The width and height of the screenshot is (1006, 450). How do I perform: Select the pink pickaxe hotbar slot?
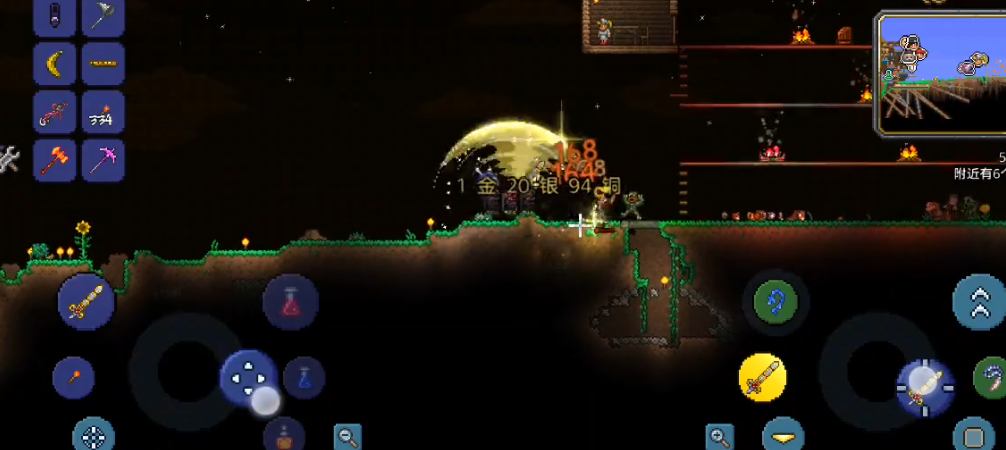(103, 159)
